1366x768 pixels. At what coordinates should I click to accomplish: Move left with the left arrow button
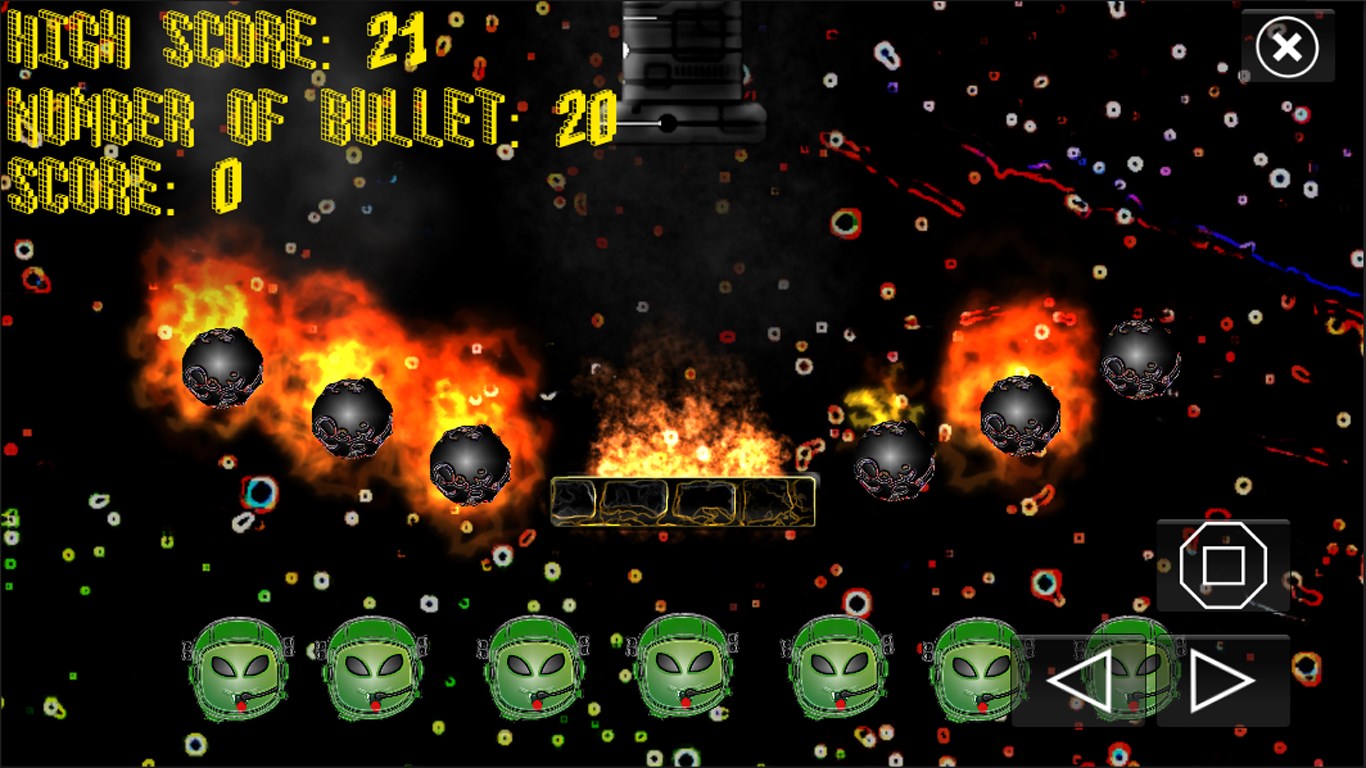tap(1081, 681)
